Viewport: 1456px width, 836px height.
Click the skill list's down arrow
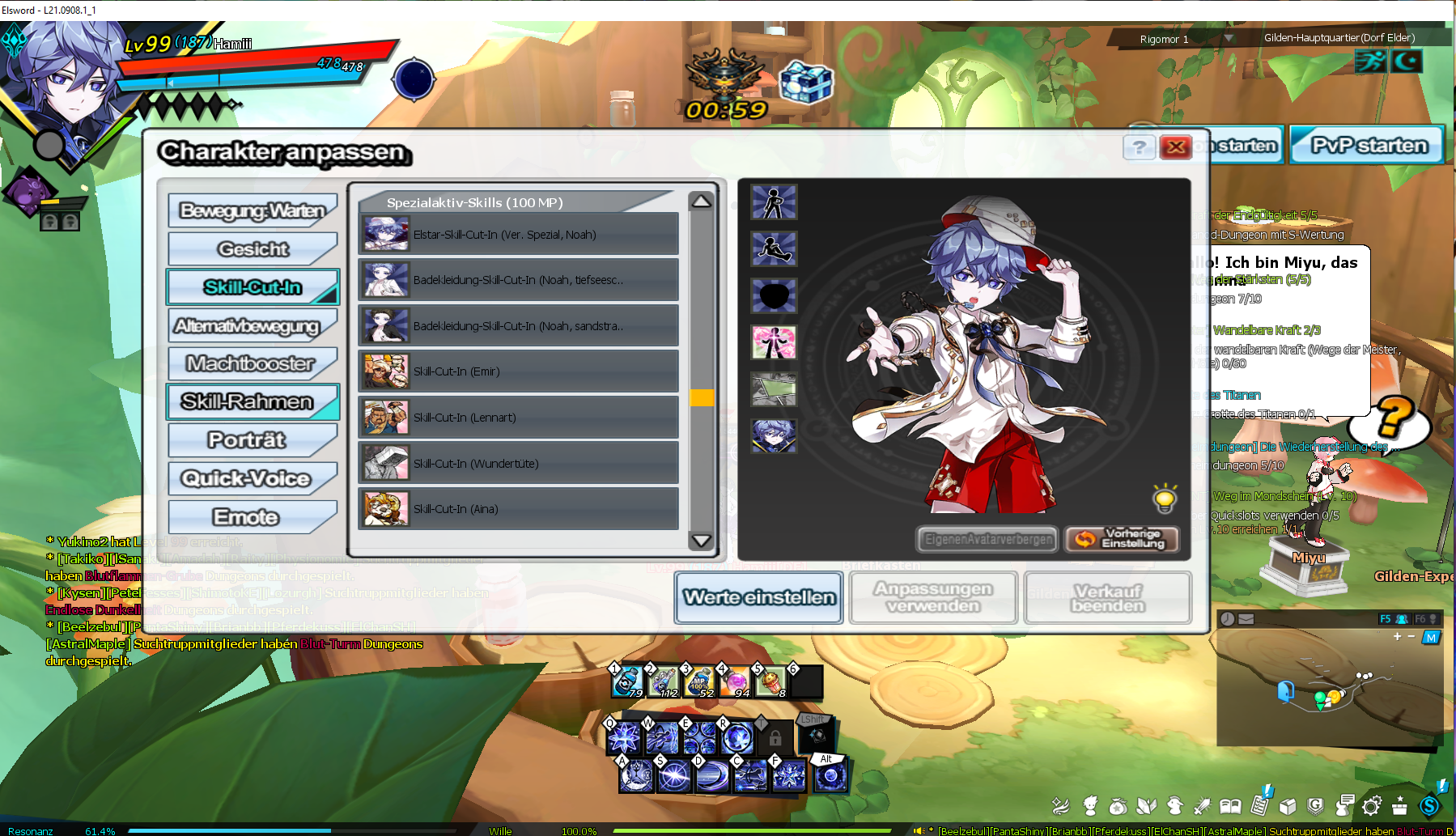[701, 541]
